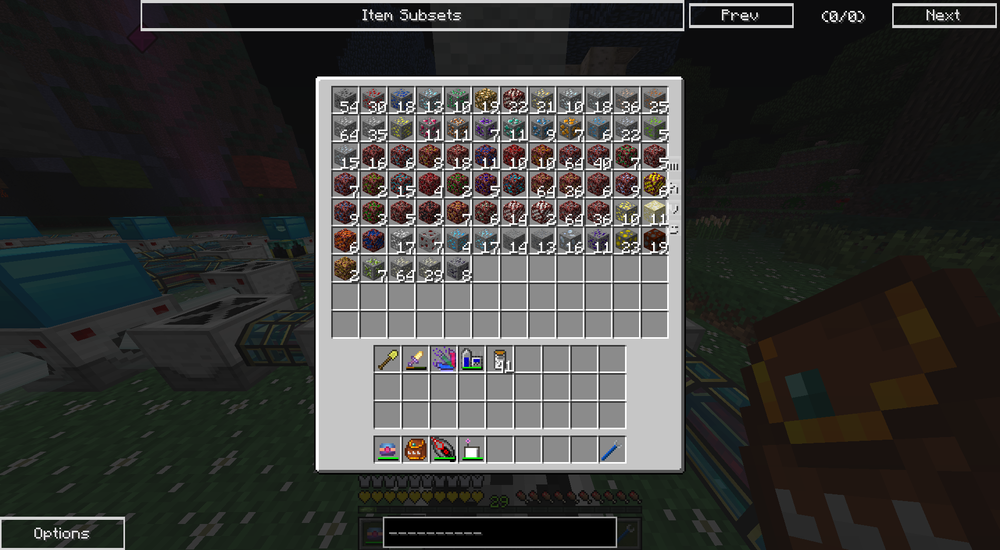Take the grey ore stack of 29
The width and height of the screenshot is (1000, 550).
coord(430,268)
